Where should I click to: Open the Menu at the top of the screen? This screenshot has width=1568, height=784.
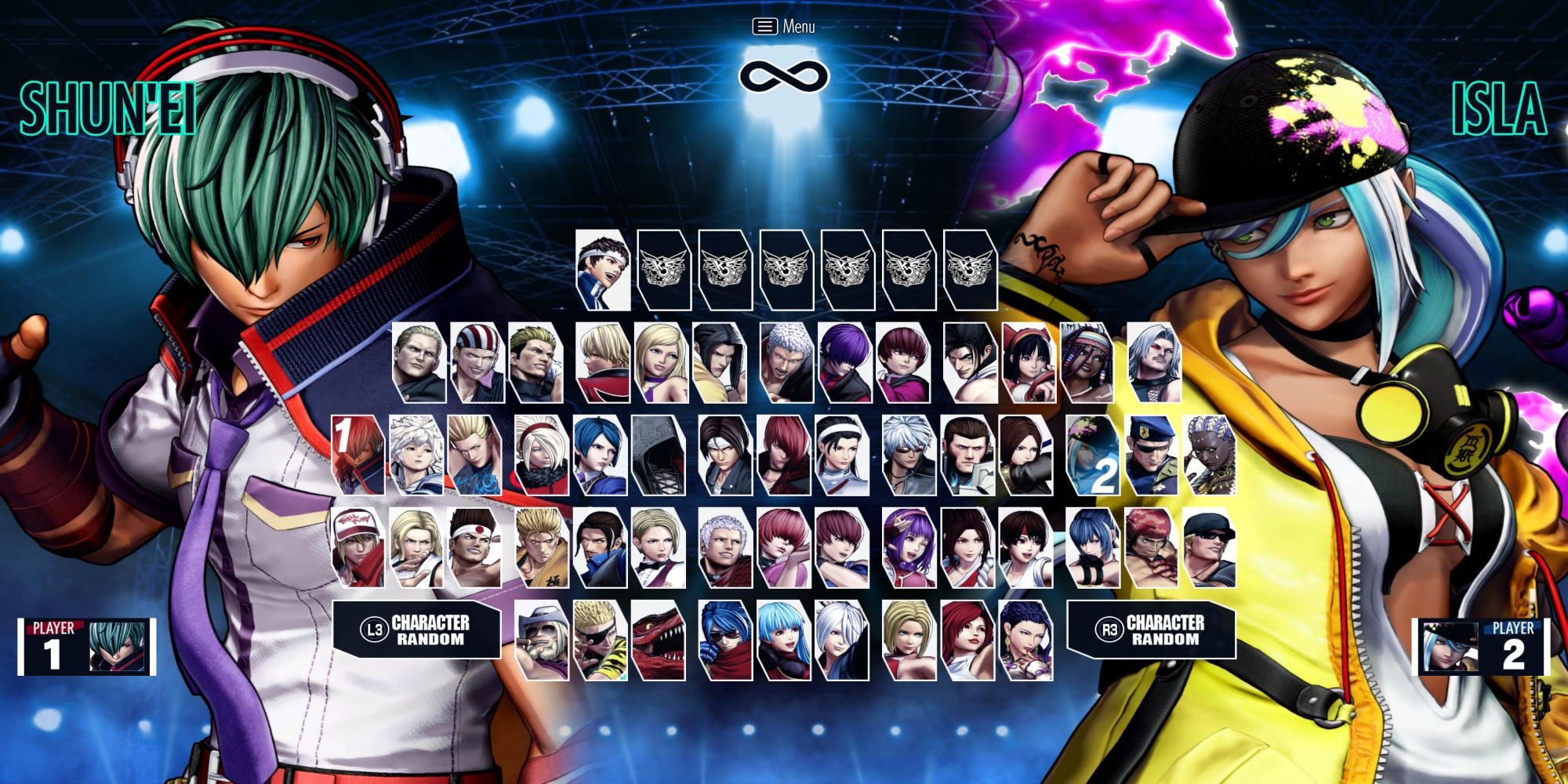pyautogui.click(x=782, y=26)
